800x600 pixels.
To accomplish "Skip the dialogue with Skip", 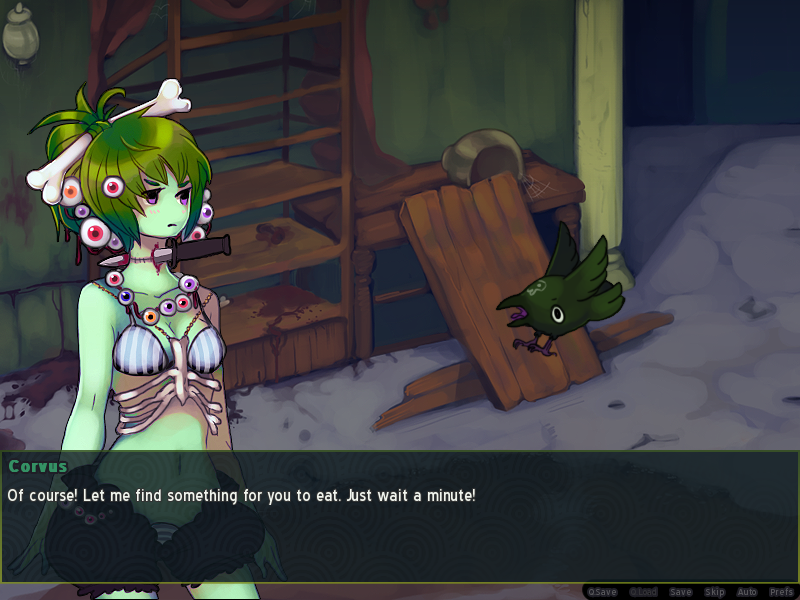I will (x=714, y=592).
